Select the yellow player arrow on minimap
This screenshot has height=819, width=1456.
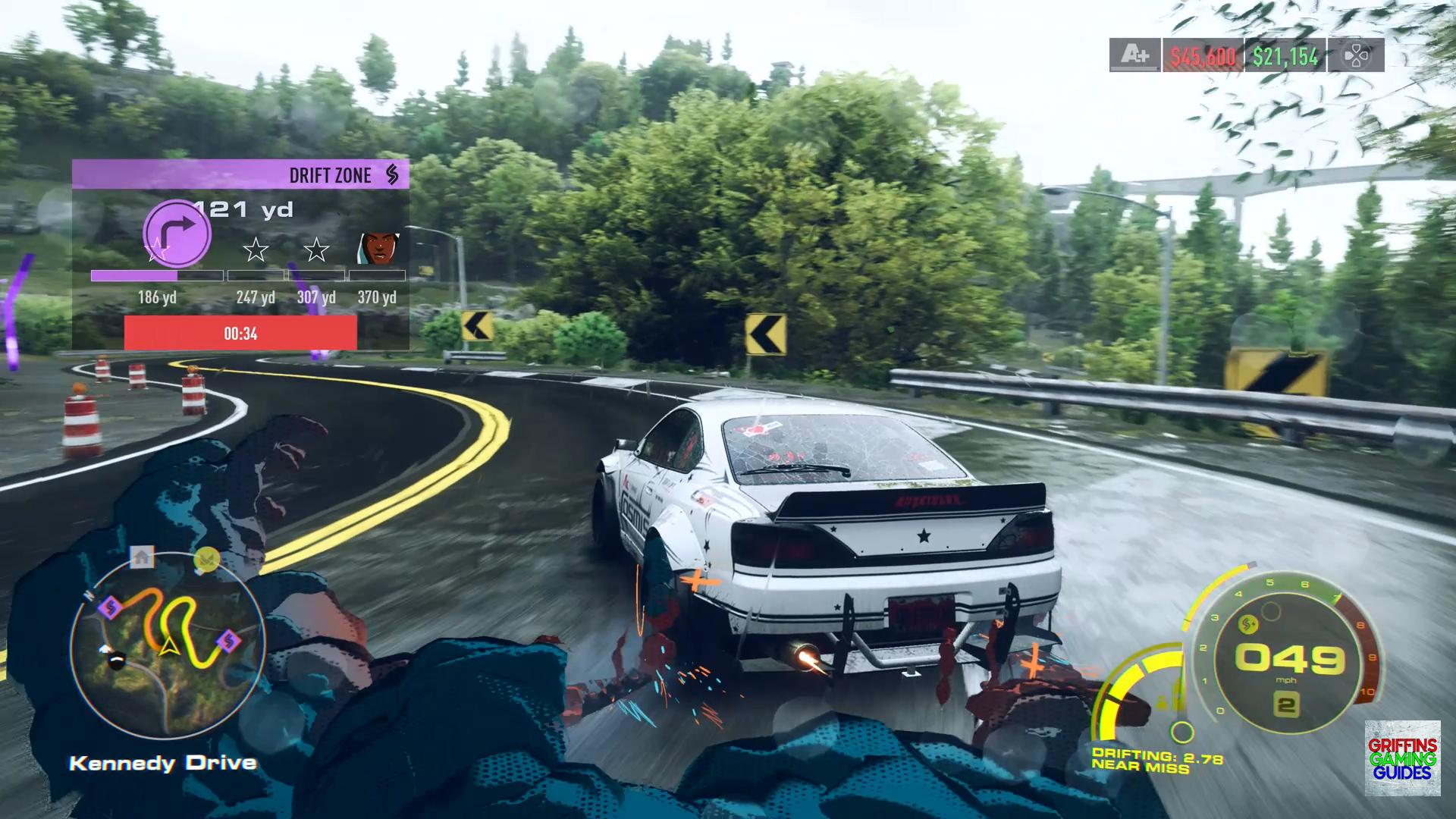click(168, 645)
